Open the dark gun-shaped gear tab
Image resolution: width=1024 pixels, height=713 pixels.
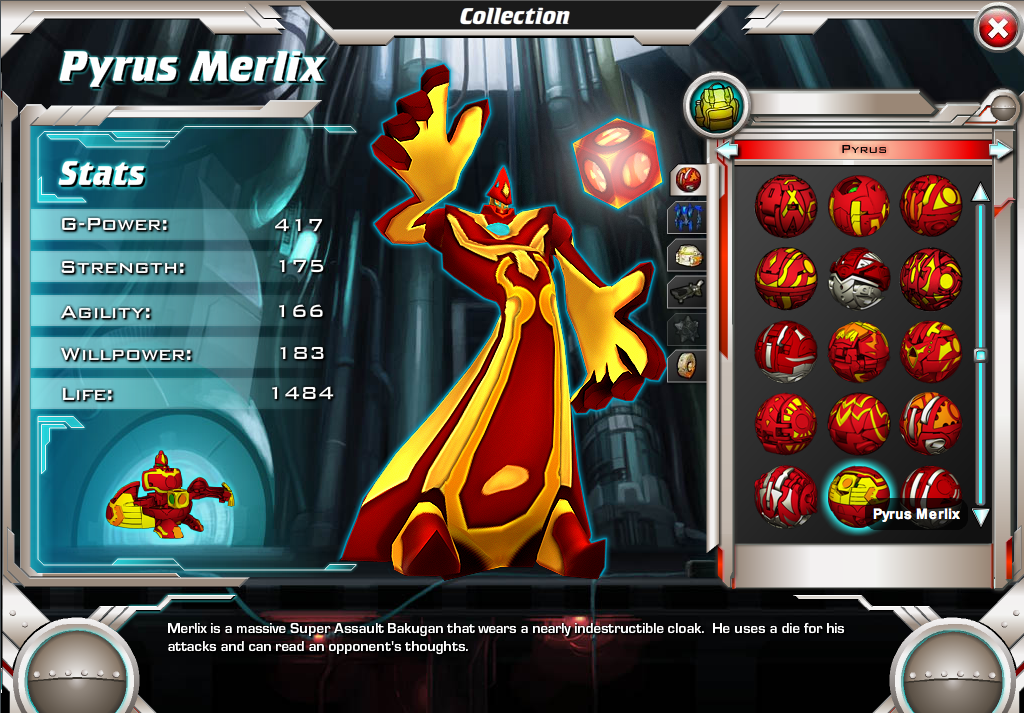[x=688, y=291]
